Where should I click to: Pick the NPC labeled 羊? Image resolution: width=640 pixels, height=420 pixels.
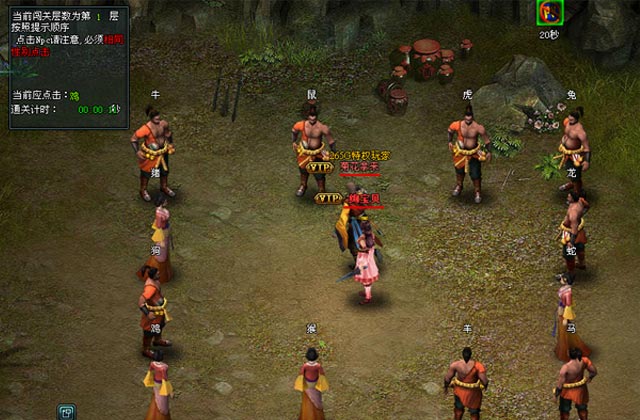[466, 383]
